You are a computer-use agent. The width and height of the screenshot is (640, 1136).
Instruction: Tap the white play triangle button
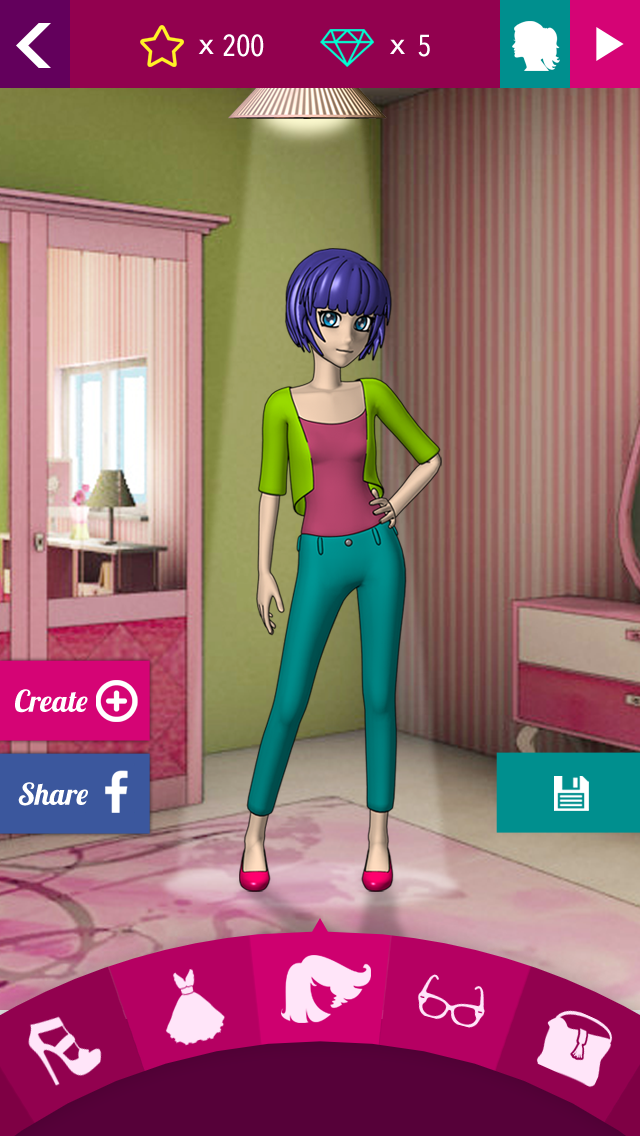point(606,44)
